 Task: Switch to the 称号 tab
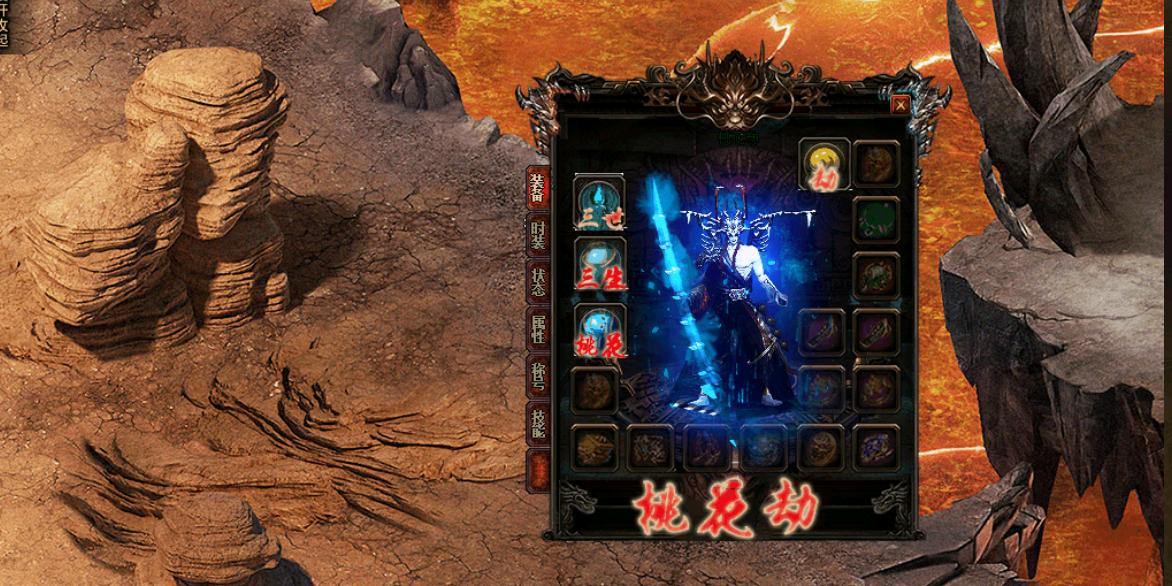pyautogui.click(x=538, y=375)
